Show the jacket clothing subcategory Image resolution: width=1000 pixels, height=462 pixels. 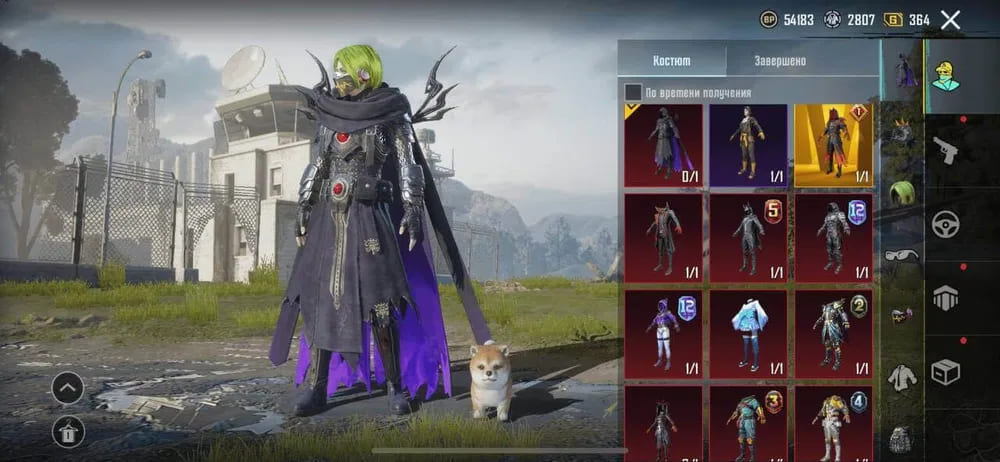902,377
